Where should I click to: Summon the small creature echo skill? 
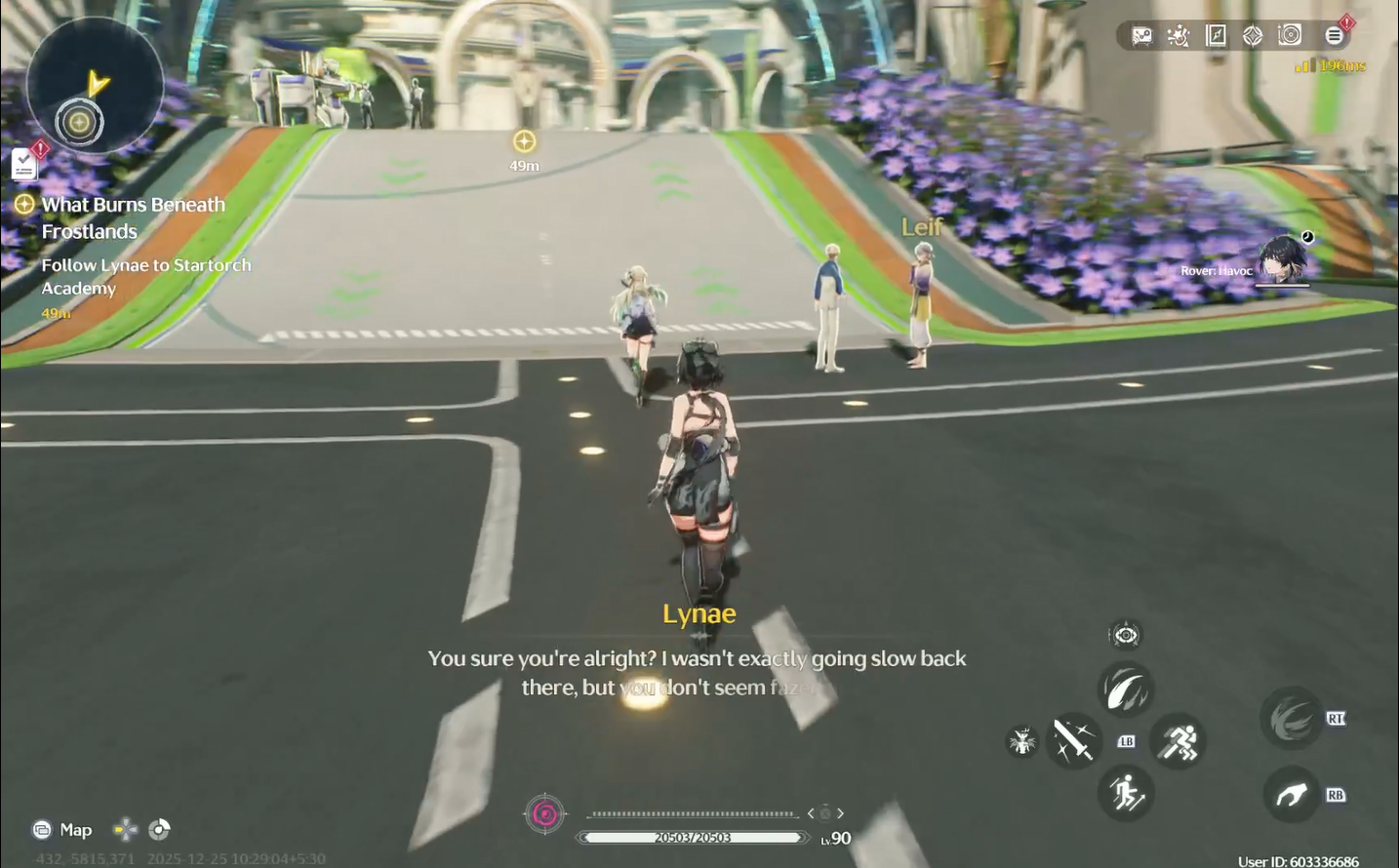coord(1021,742)
